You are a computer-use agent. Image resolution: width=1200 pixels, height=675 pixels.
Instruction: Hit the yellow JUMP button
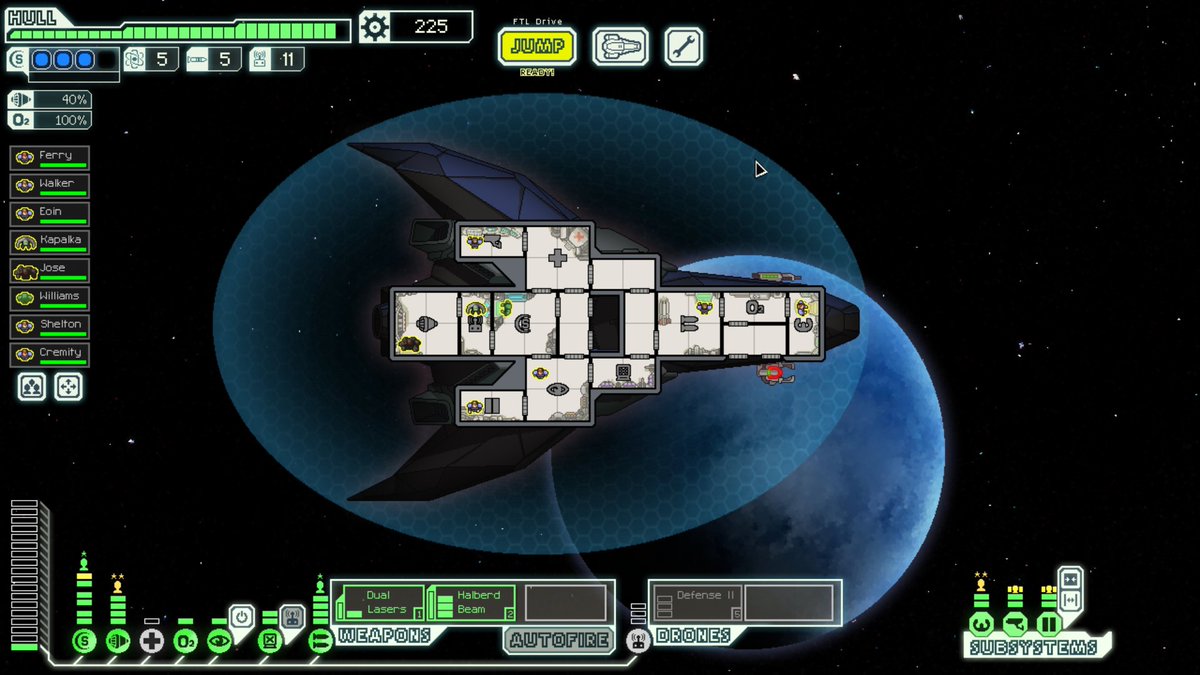click(537, 46)
